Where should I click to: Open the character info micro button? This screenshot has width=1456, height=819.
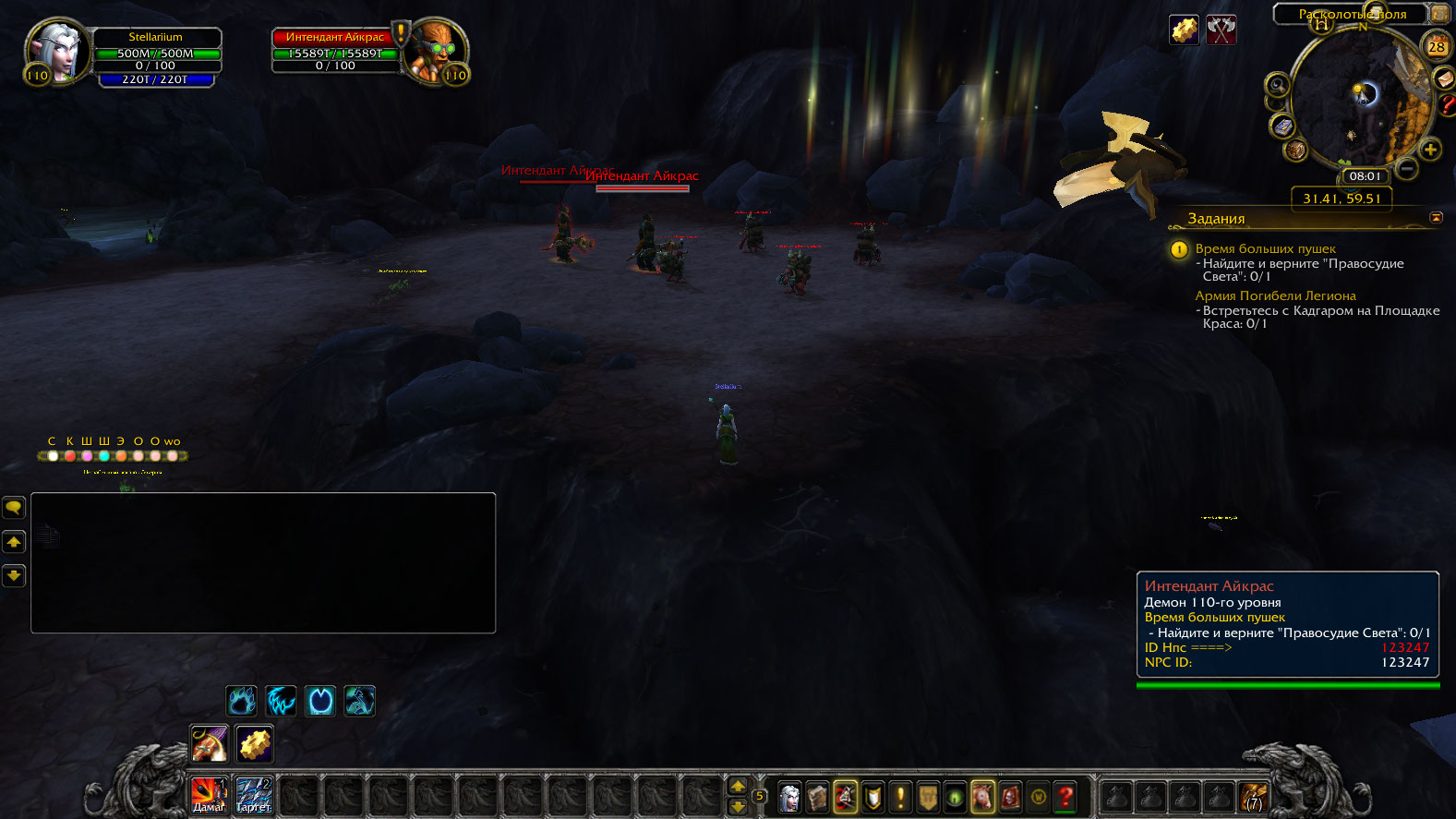click(789, 796)
